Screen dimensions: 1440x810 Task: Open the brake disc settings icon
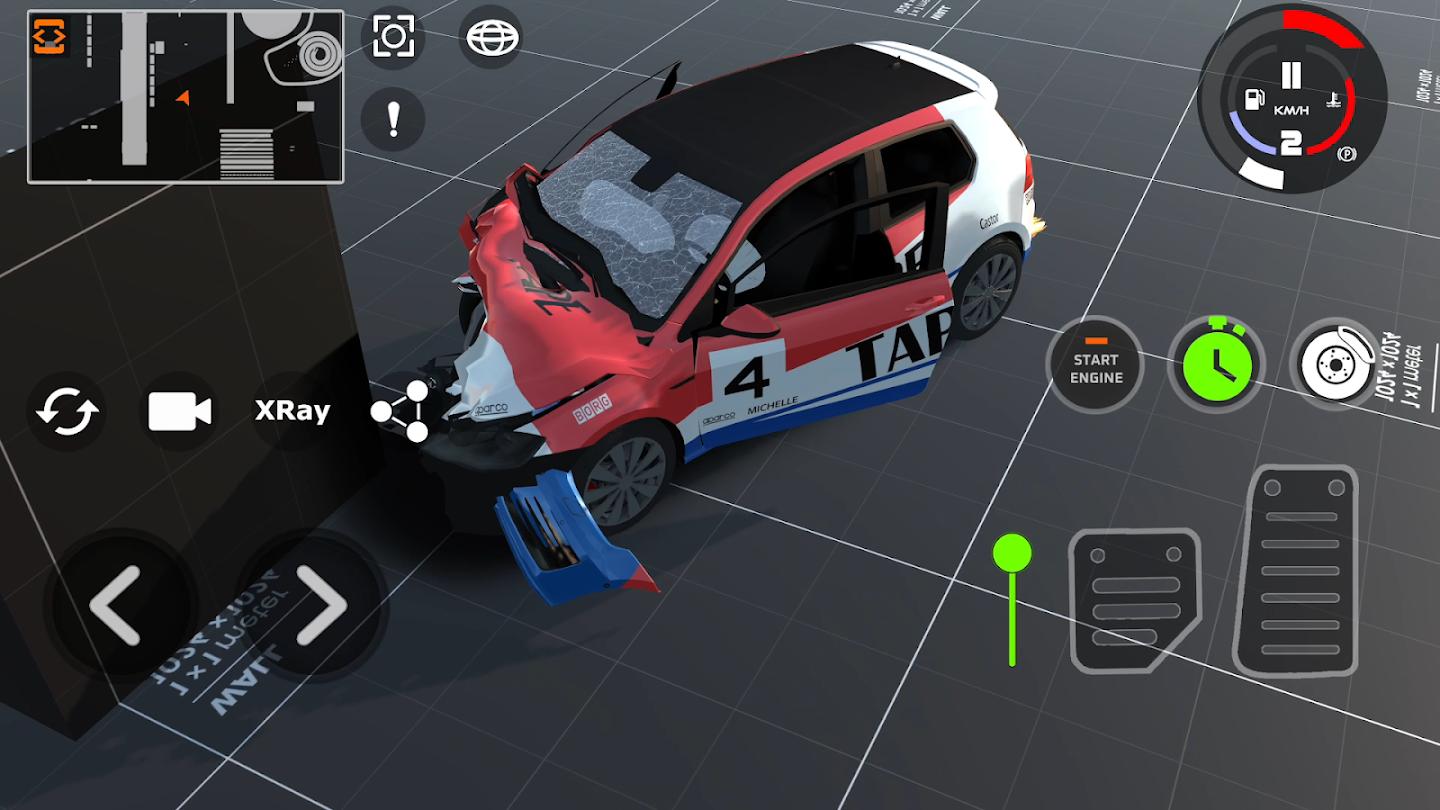click(1333, 364)
